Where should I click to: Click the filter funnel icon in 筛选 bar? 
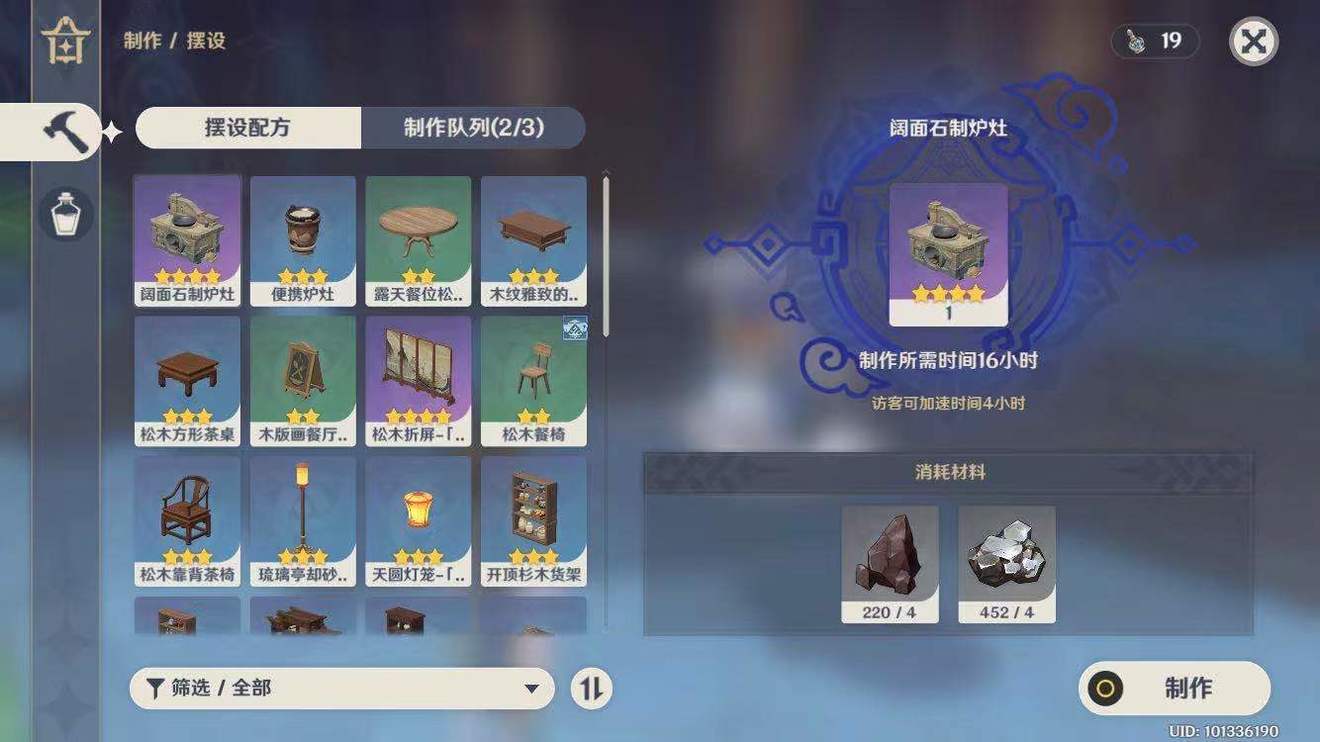click(155, 688)
